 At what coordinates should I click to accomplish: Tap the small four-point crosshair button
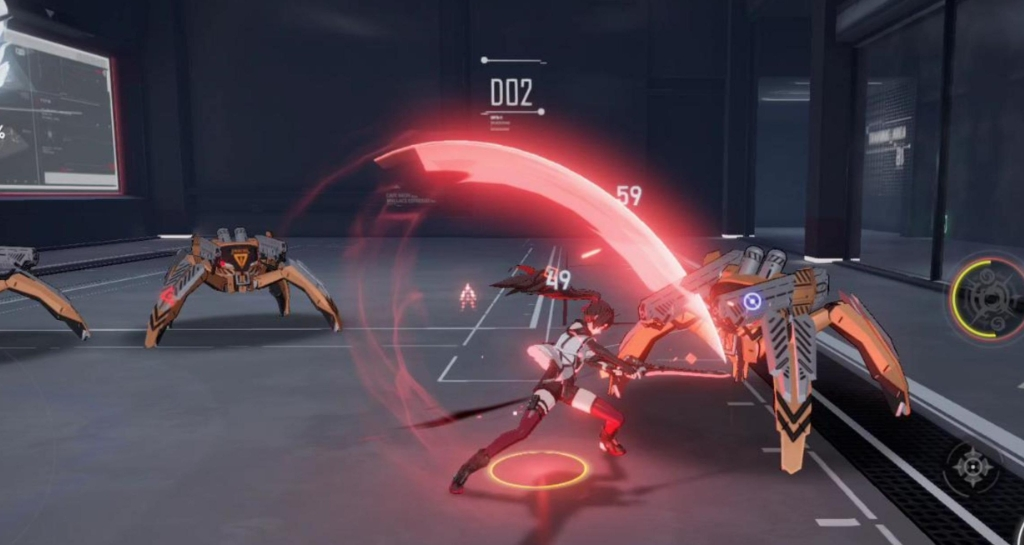click(973, 468)
